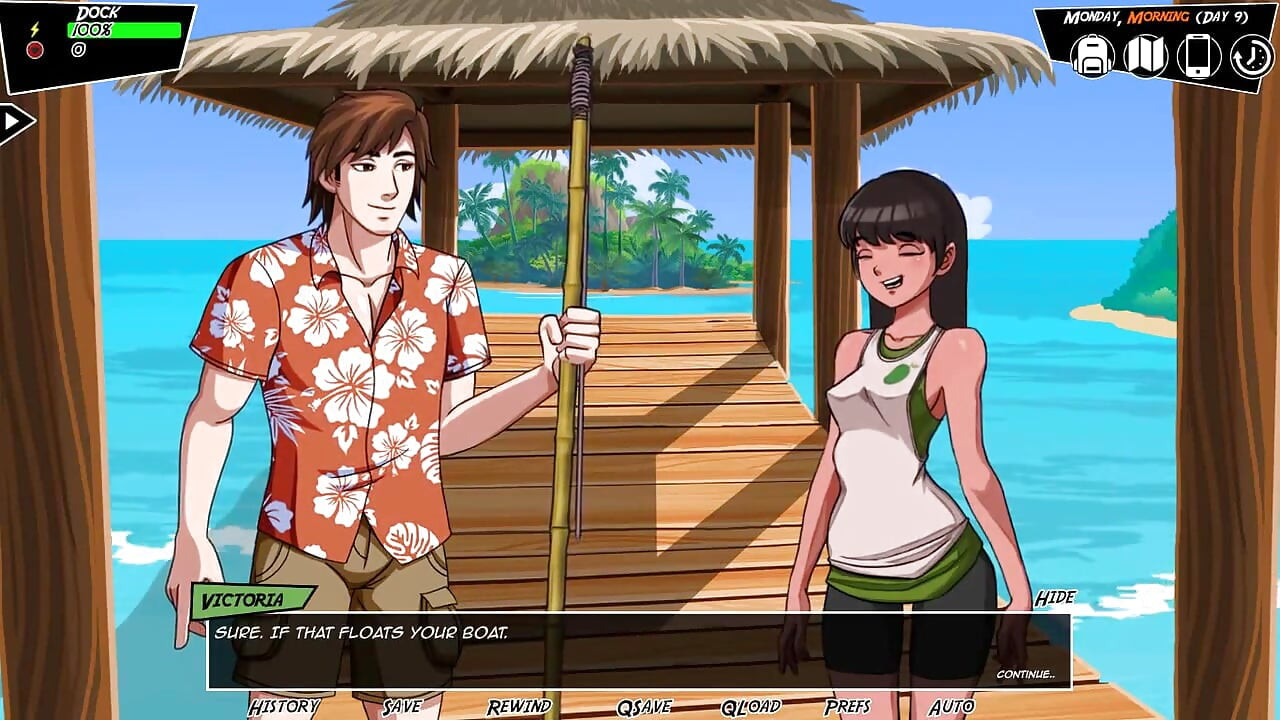
Task: Expand the side panel arrow on left edge
Action: click(12, 120)
